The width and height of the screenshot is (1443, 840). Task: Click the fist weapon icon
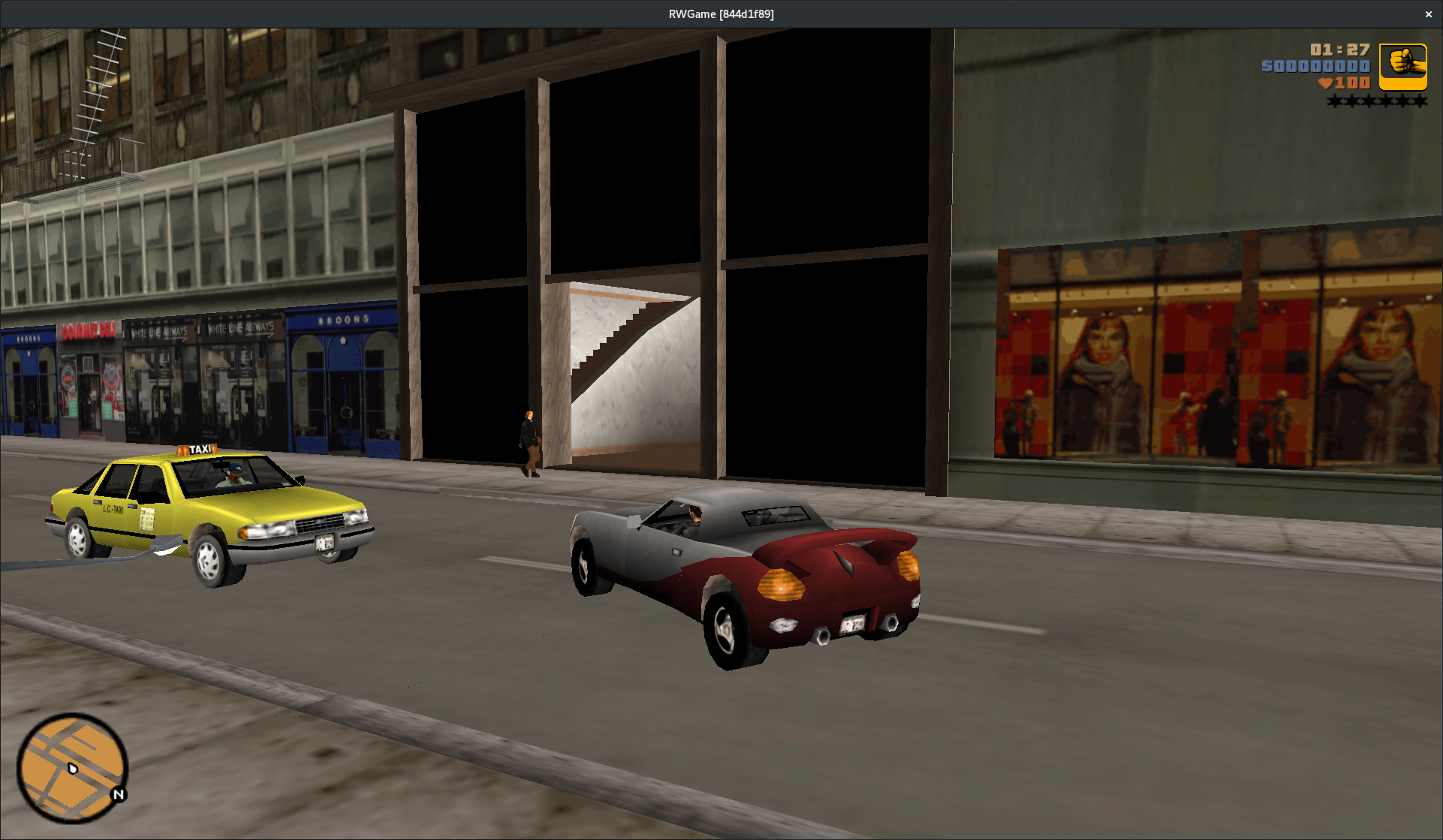[x=1402, y=66]
